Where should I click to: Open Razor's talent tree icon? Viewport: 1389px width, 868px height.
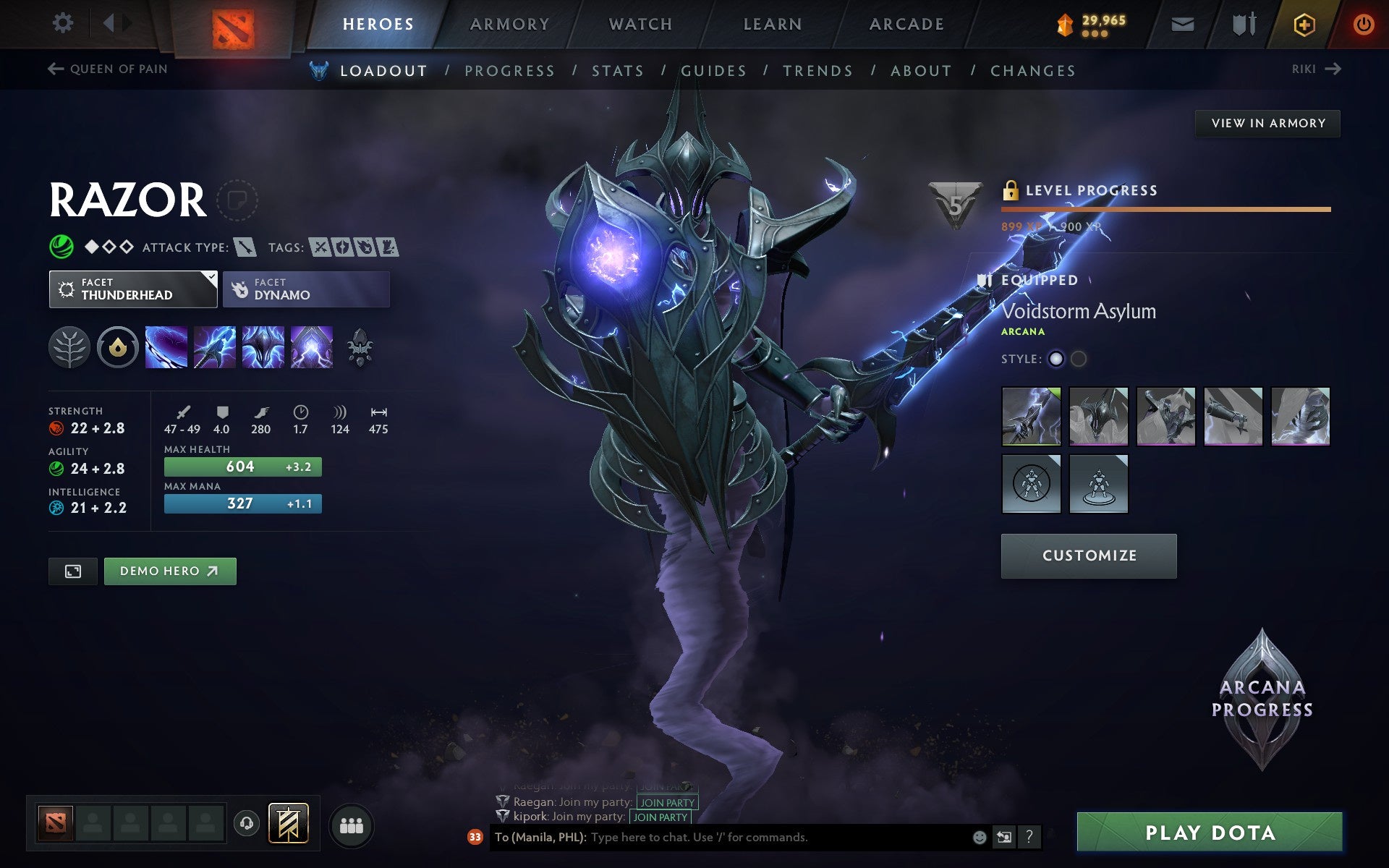(69, 347)
